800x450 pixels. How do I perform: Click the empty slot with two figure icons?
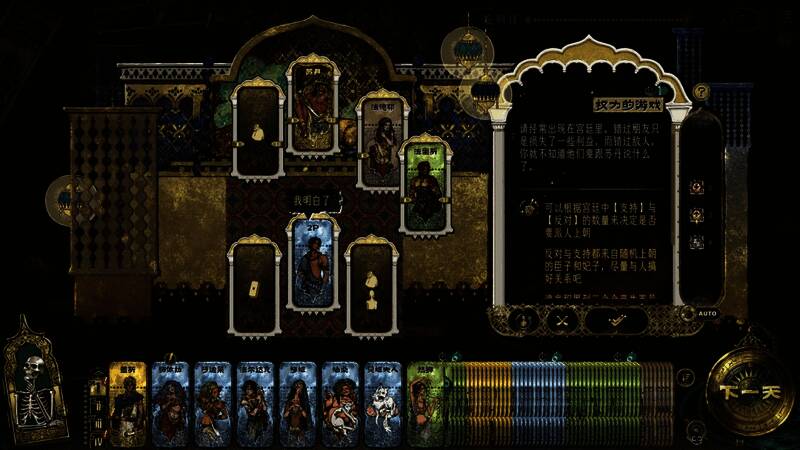tap(372, 288)
